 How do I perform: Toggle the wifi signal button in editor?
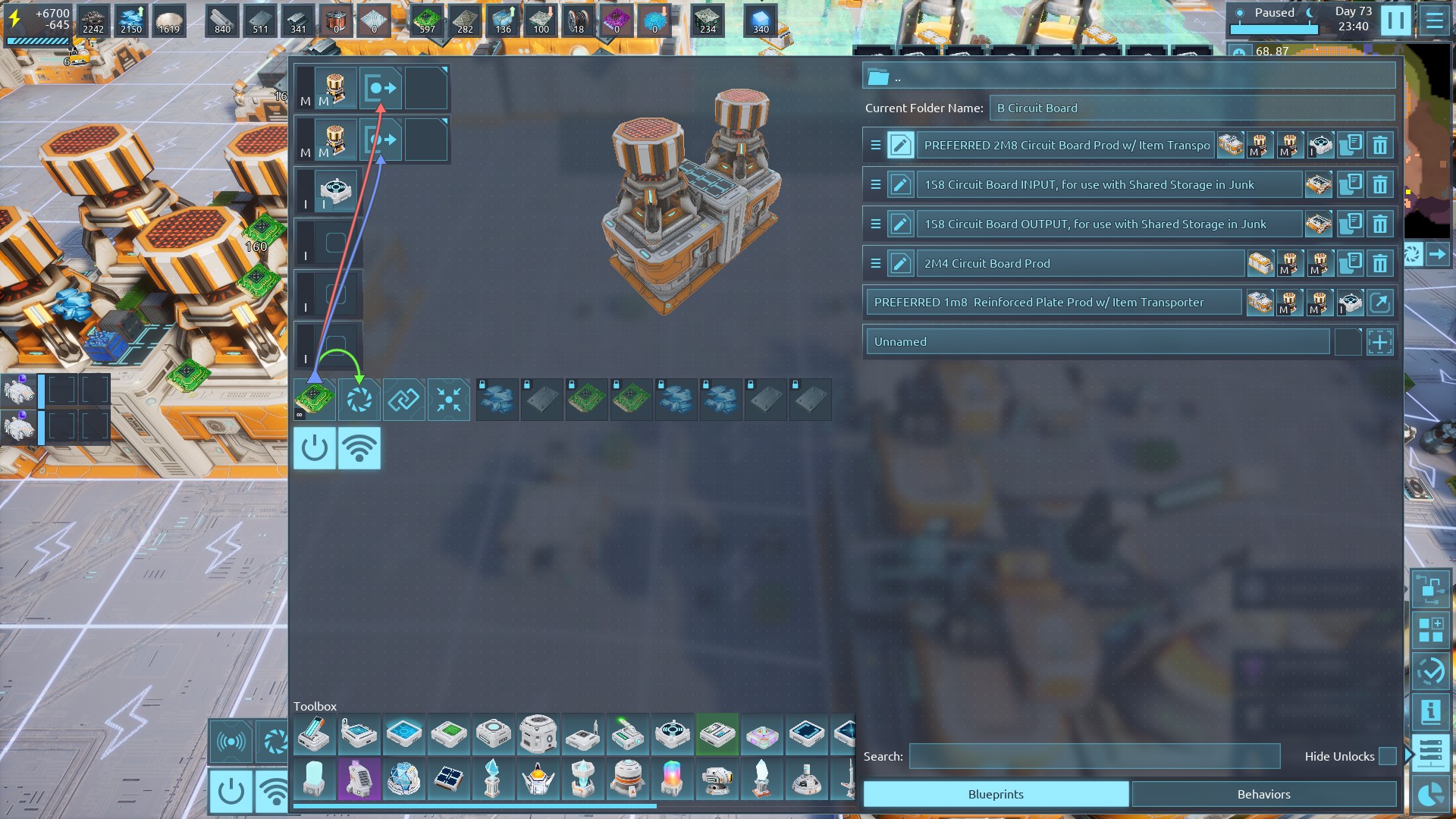359,448
